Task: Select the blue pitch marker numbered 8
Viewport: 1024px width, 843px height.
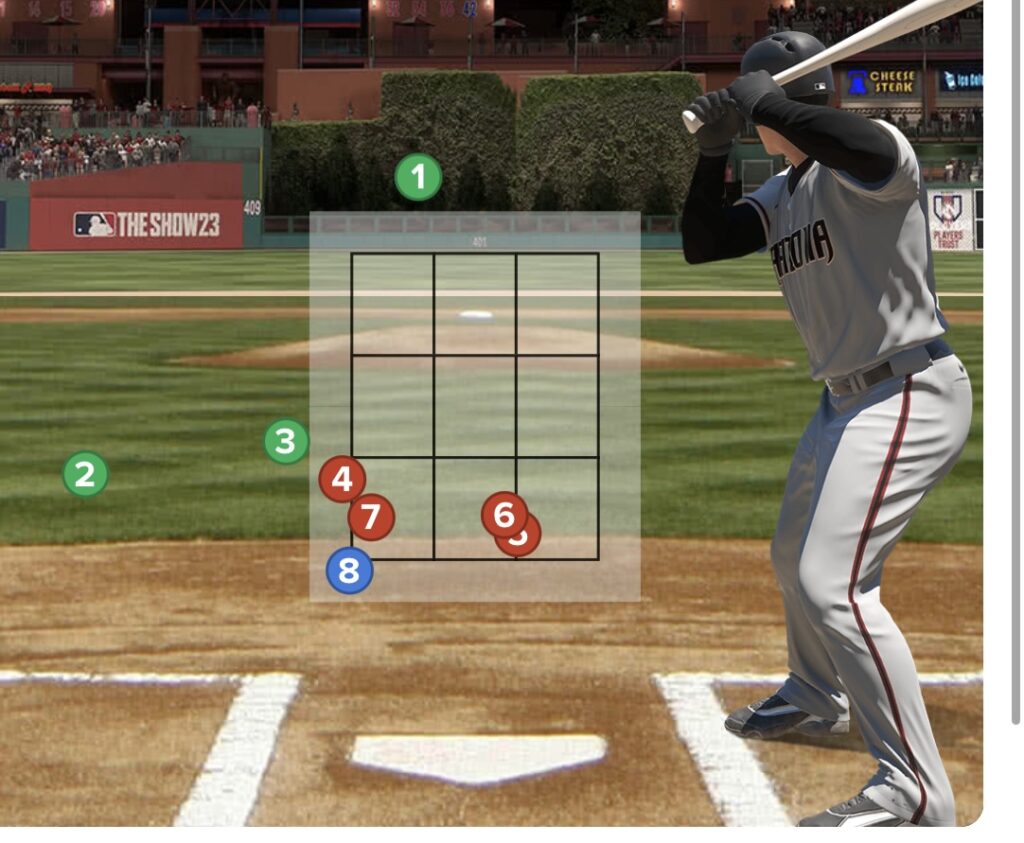Action: [x=349, y=571]
